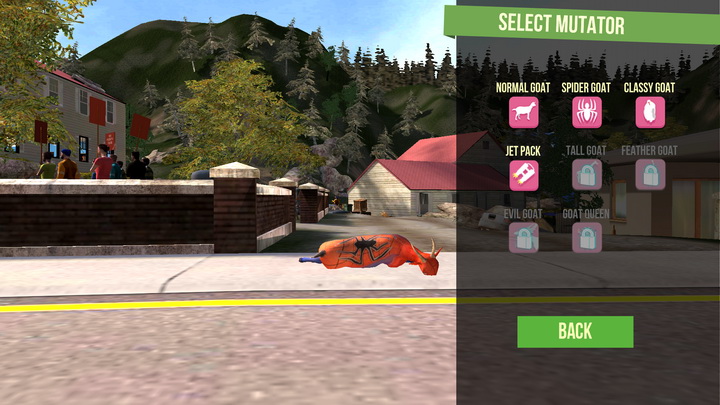Pick the Classy Goat mutator

[x=650, y=112]
